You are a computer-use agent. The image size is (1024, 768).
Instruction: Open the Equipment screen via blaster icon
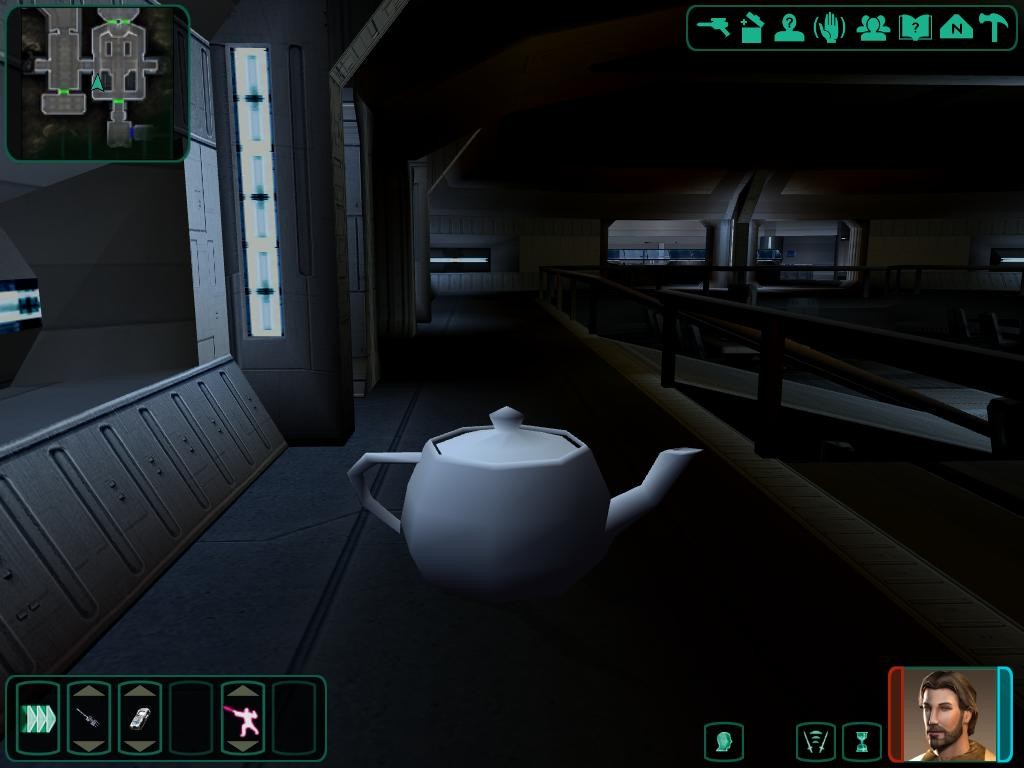[714, 27]
